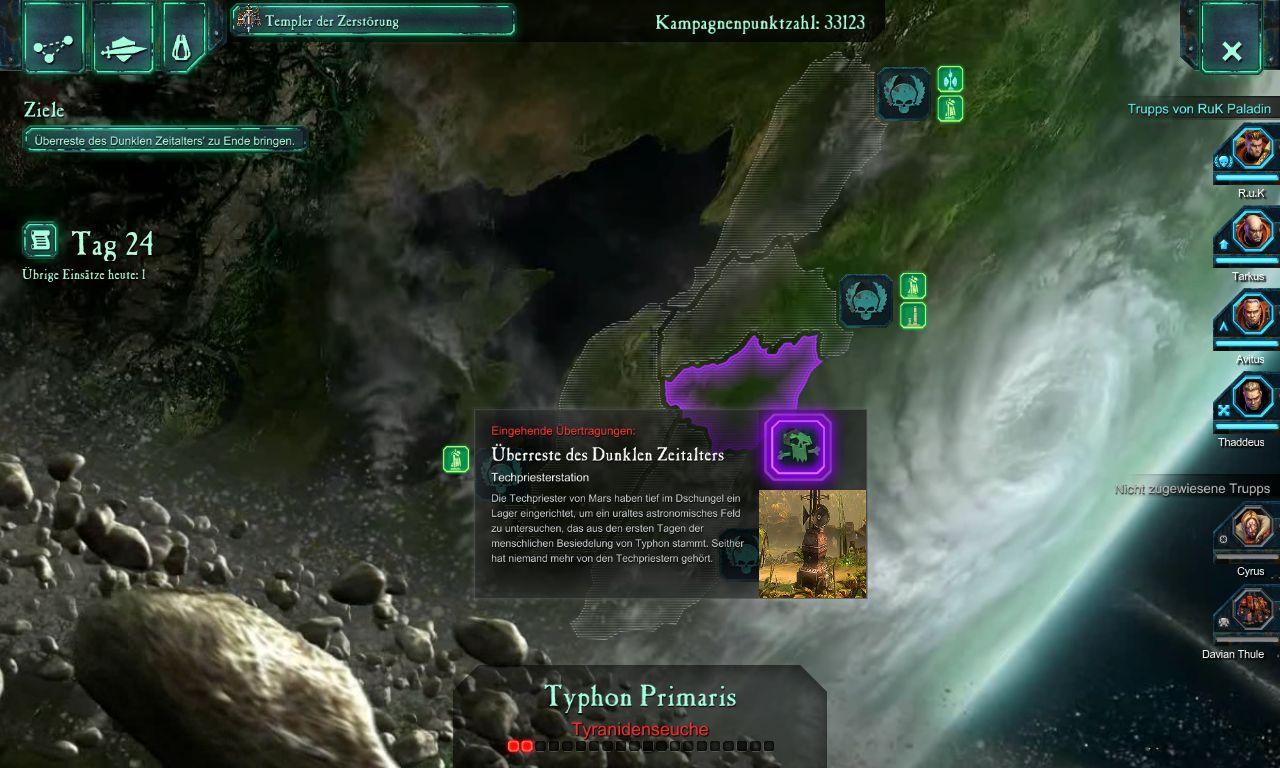The image size is (1280, 768).
Task: Choose Tarkus squad portrait
Action: (1251, 234)
